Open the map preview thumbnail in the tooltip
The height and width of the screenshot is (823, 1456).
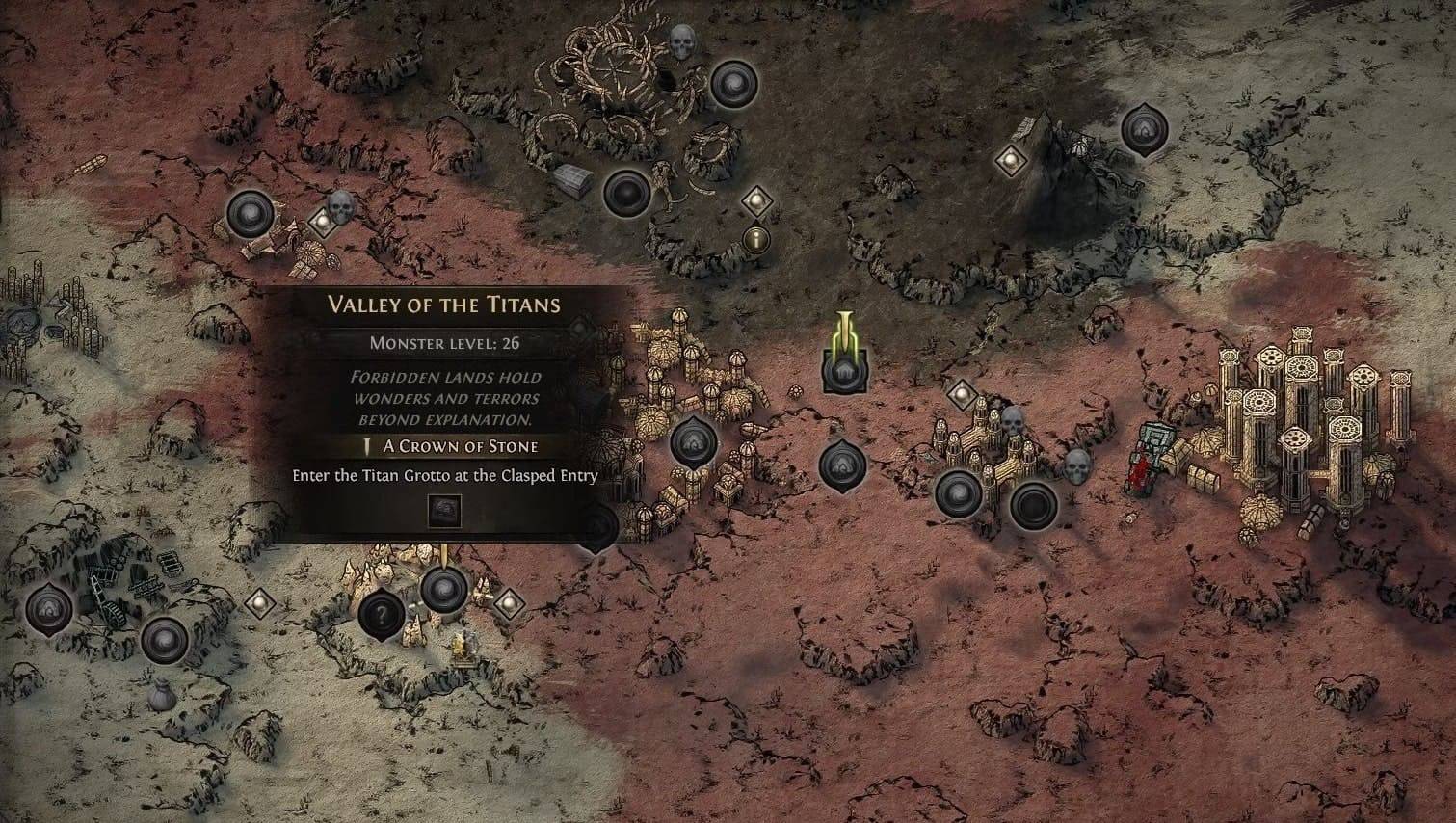444,511
